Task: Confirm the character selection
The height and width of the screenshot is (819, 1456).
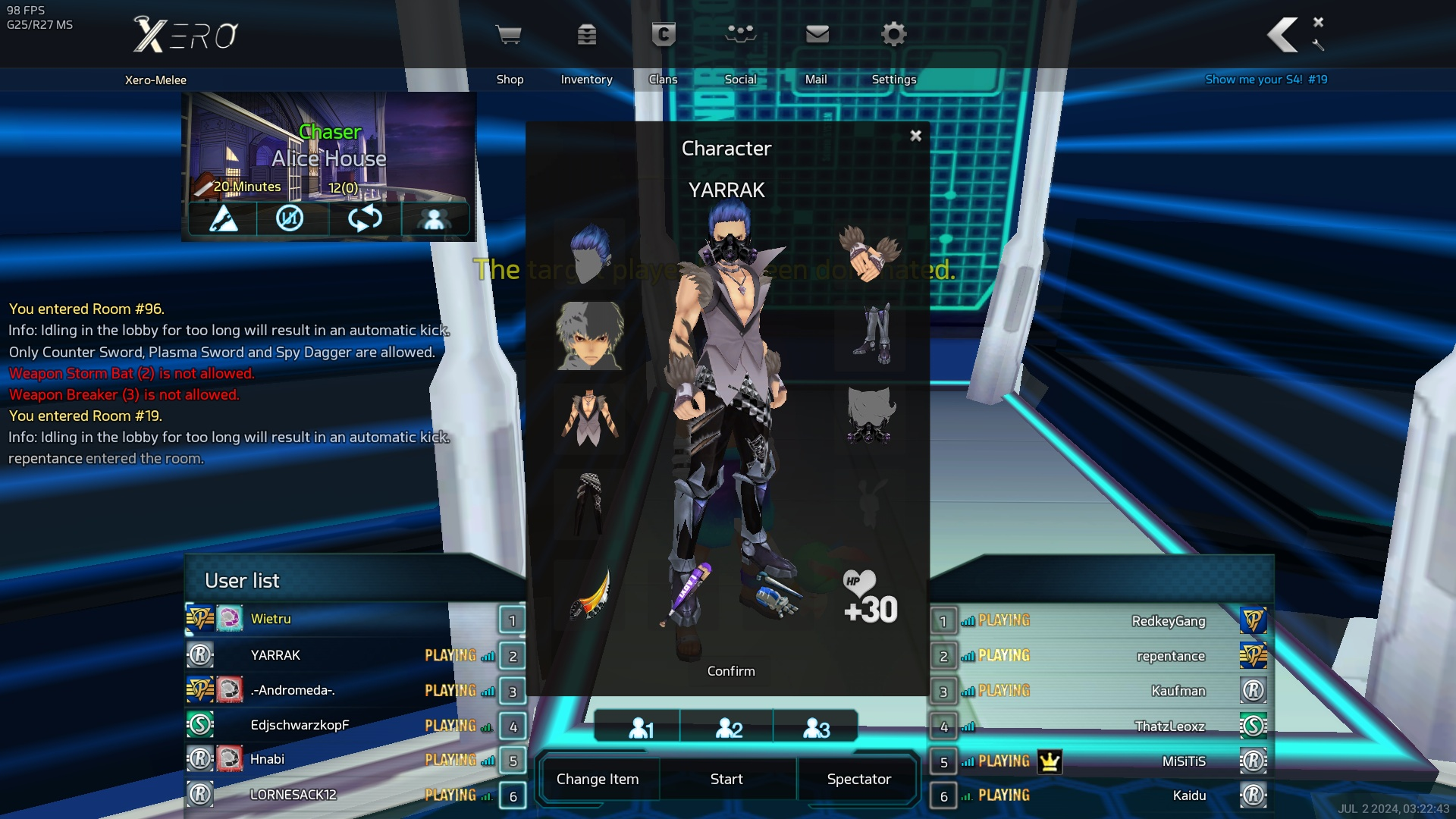Action: 731,671
